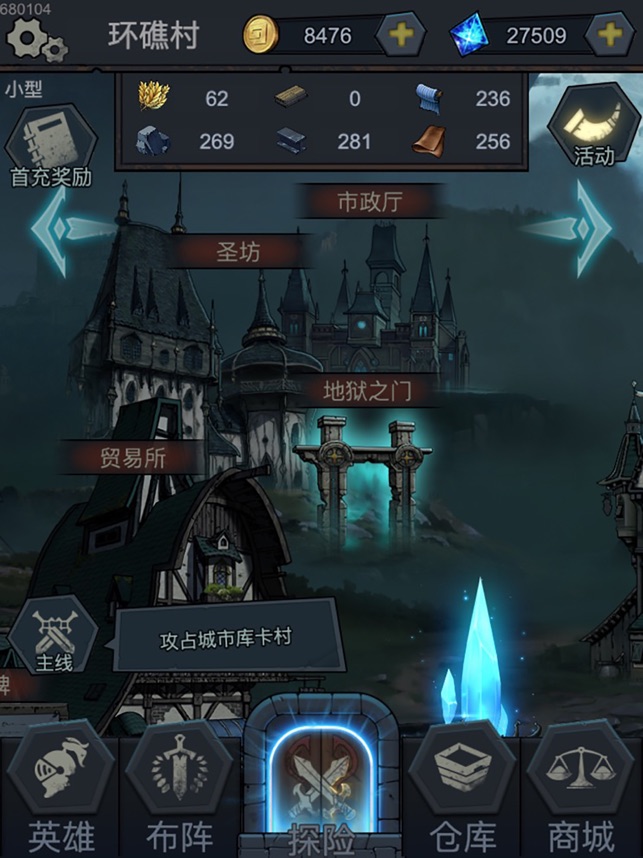This screenshot has height=858, width=643.
Task: Enter the 市政厅 town hall
Action: [x=369, y=202]
